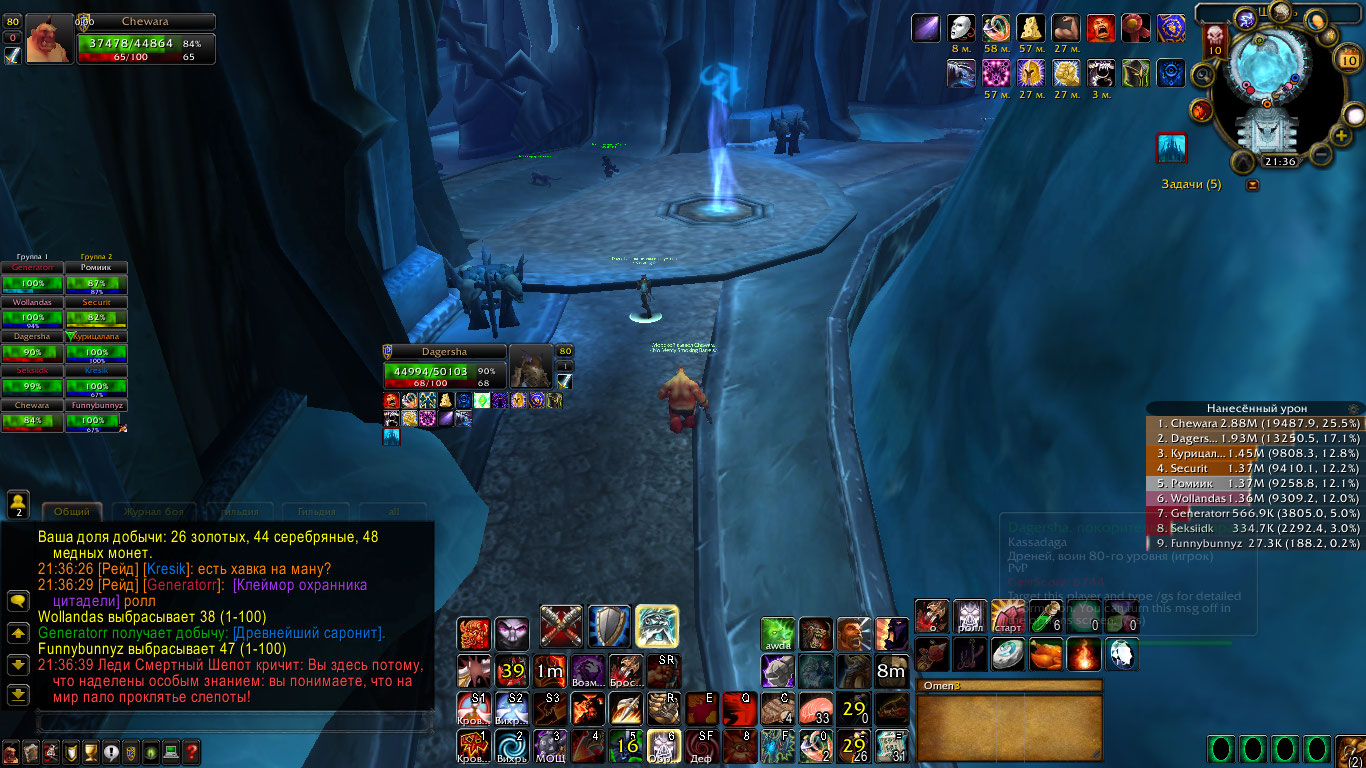
Task: Open the calendar button showing 10
Action: click(x=1348, y=58)
